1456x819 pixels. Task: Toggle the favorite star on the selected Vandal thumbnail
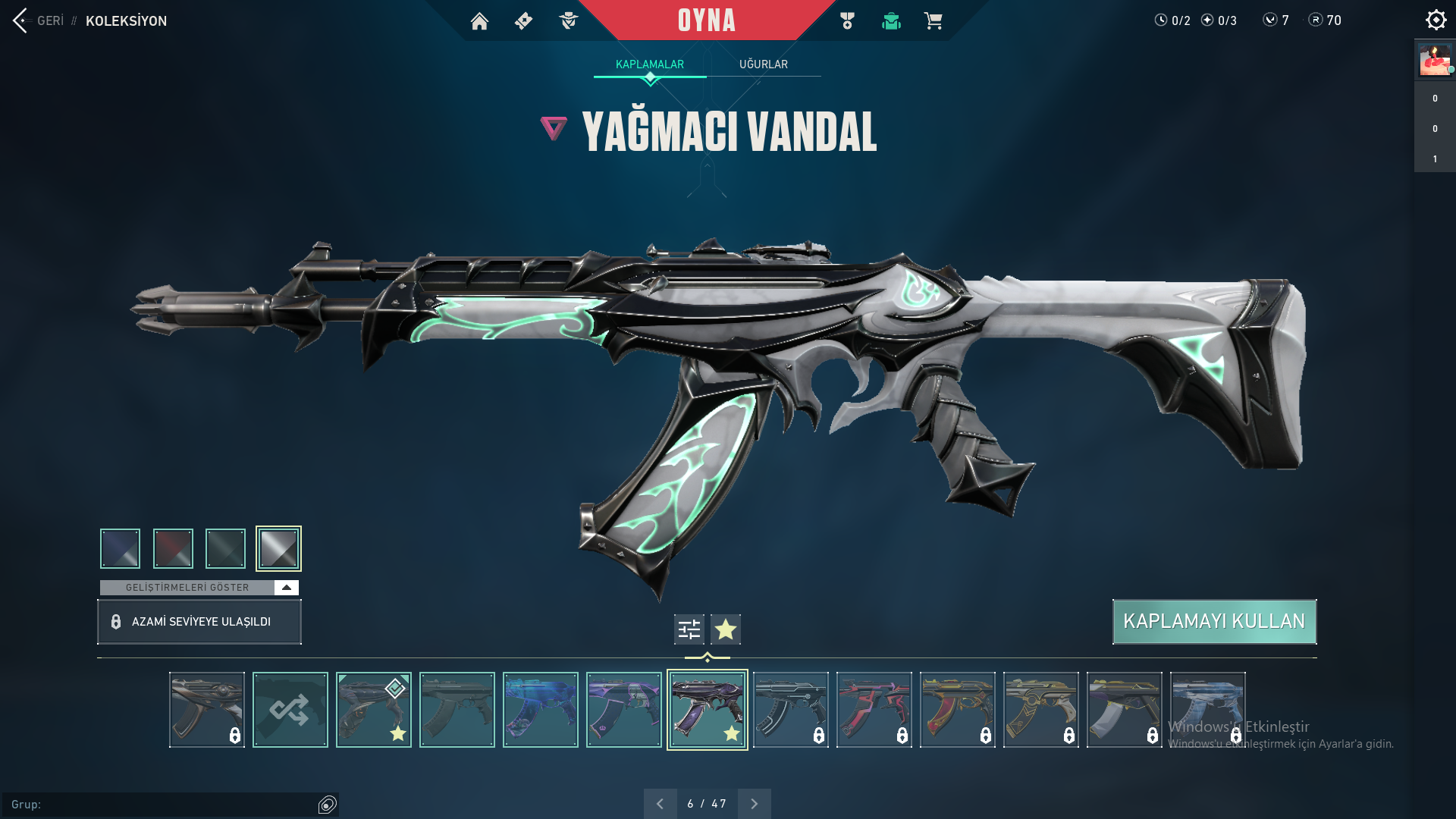[731, 733]
